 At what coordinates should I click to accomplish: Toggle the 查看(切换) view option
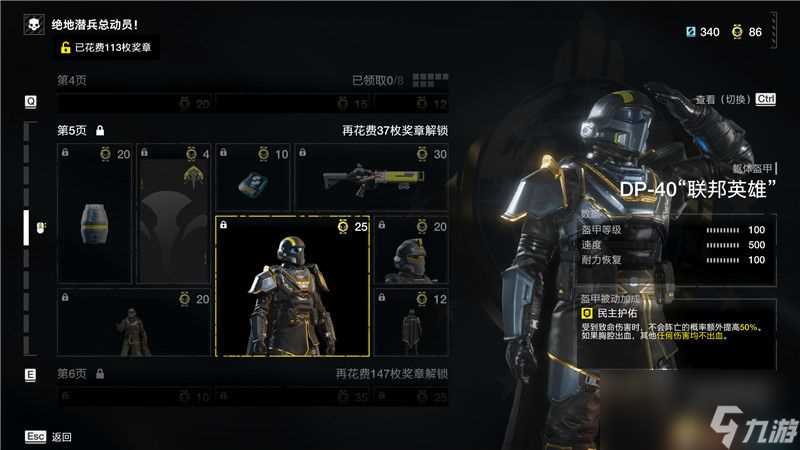(735, 99)
